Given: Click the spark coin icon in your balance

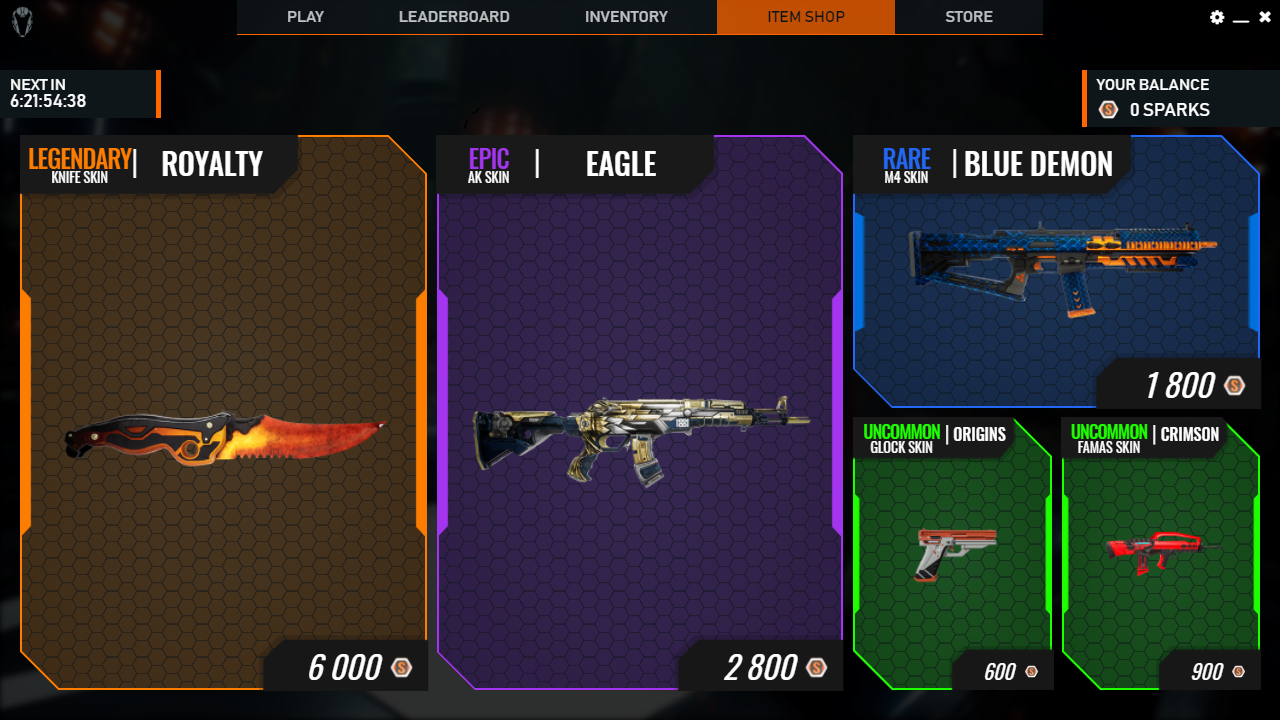Looking at the screenshot, I should (x=1108, y=110).
